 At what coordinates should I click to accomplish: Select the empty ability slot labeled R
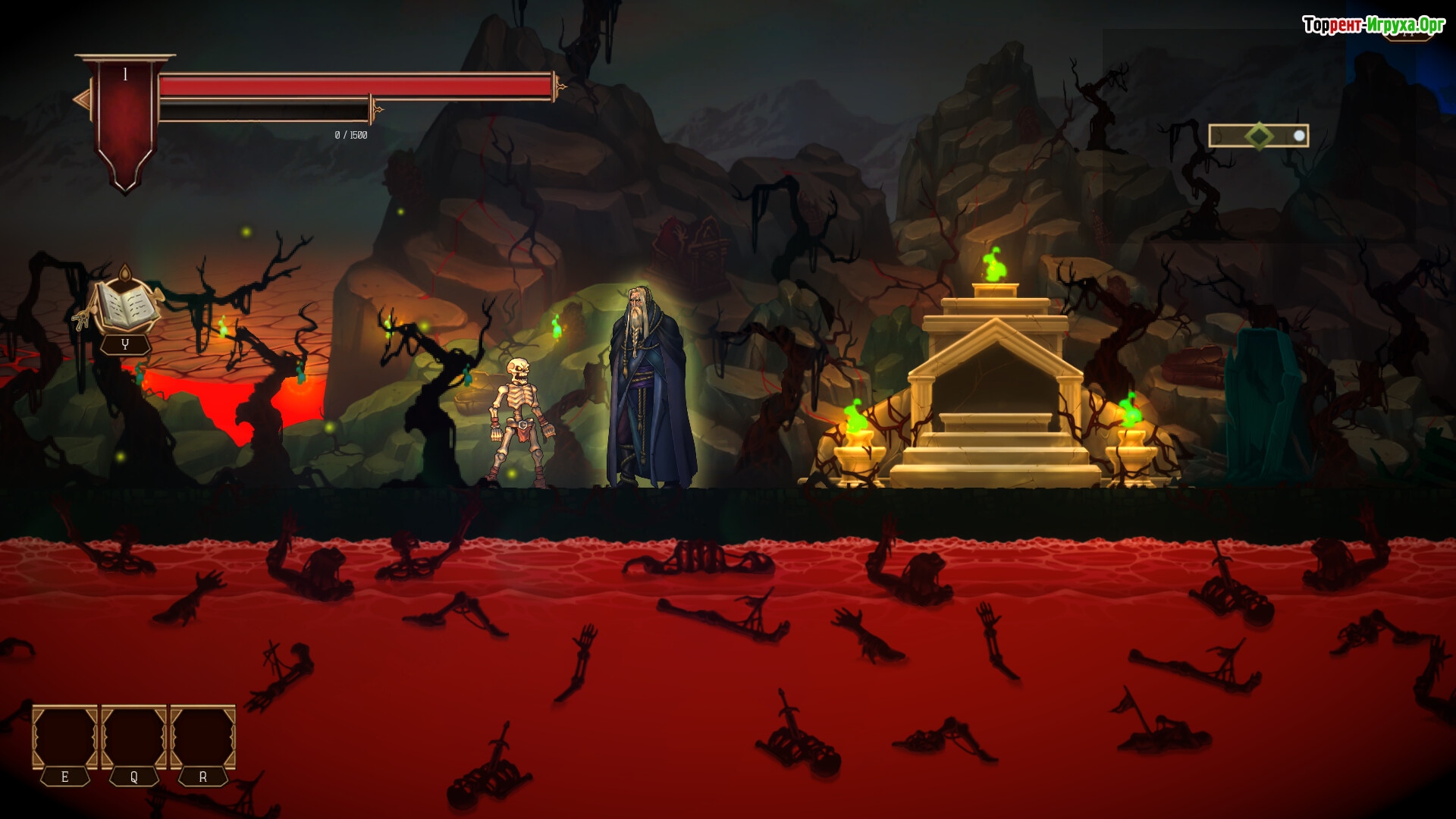(202, 738)
